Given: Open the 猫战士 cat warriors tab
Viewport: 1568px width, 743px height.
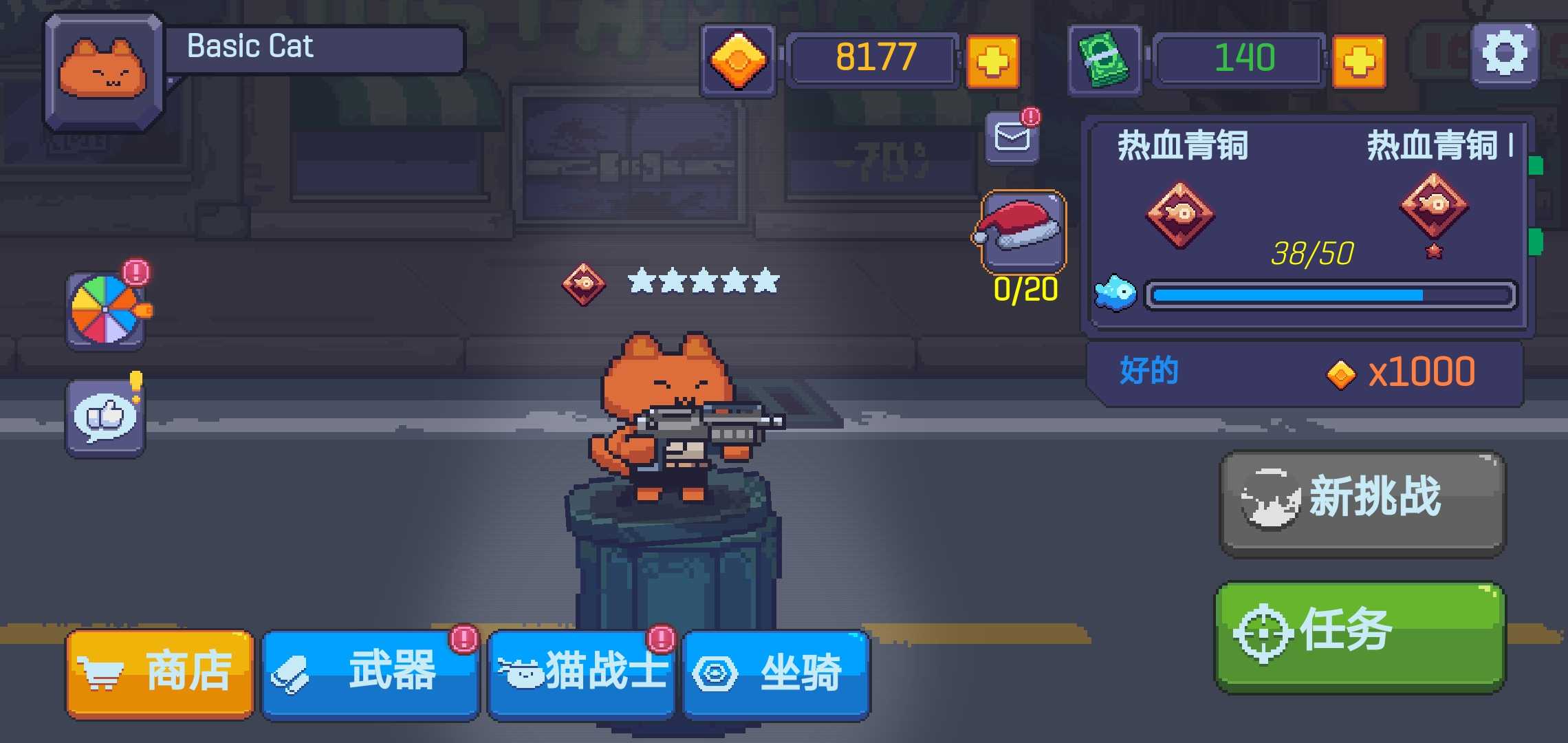Looking at the screenshot, I should (581, 671).
